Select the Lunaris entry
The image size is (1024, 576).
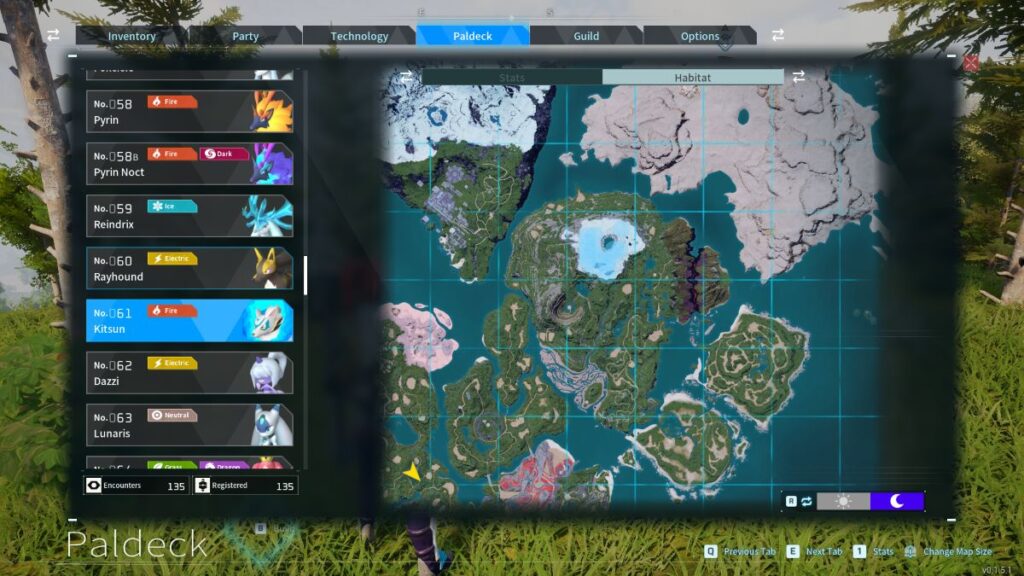pos(189,425)
